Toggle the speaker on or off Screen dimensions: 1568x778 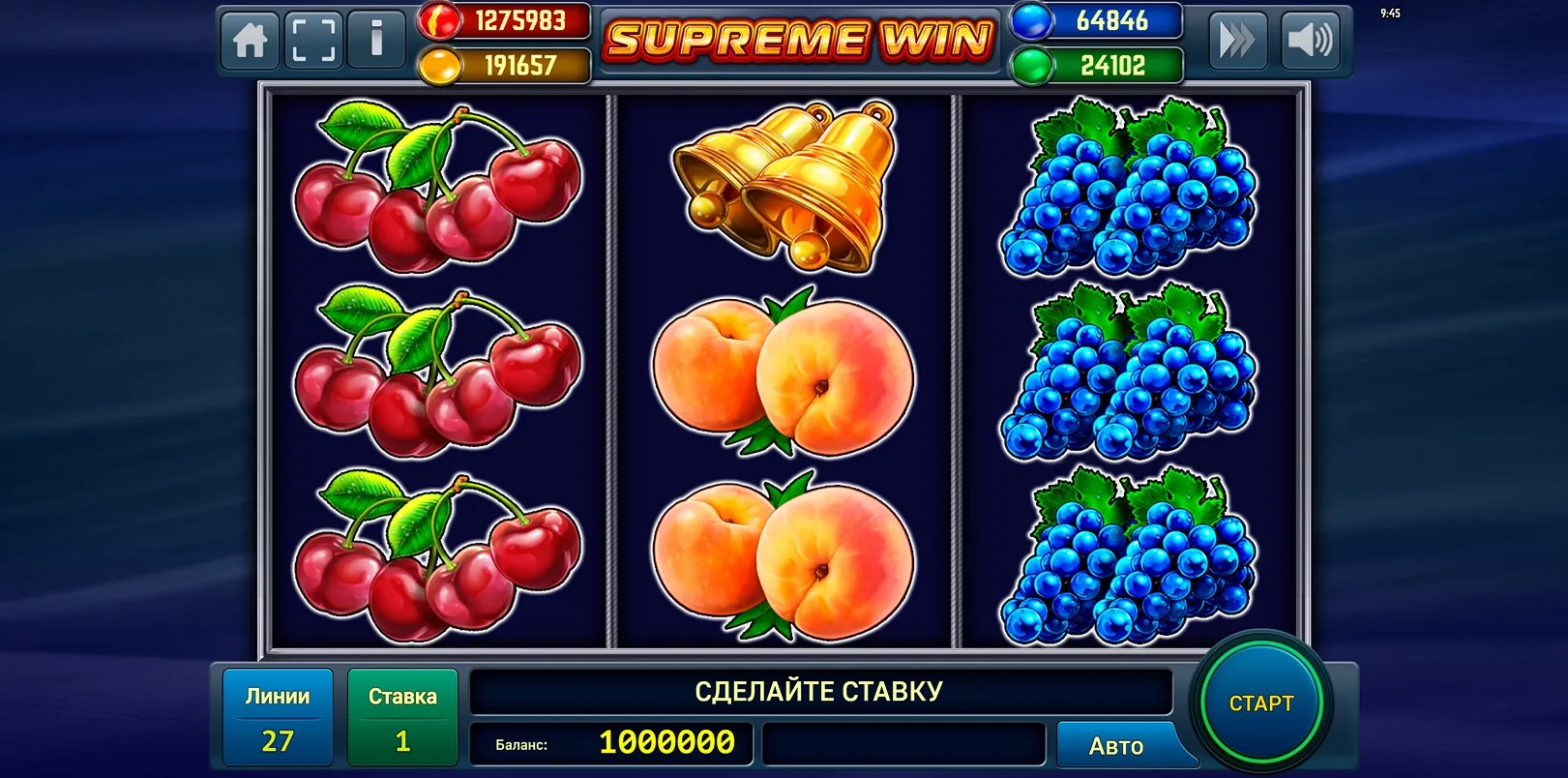click(1312, 39)
